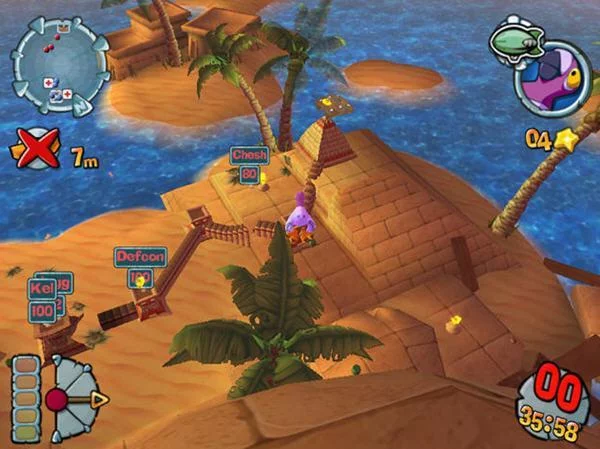The height and width of the screenshot is (449, 600).
Task: Open the purple worm portrait
Action: coord(552,79)
